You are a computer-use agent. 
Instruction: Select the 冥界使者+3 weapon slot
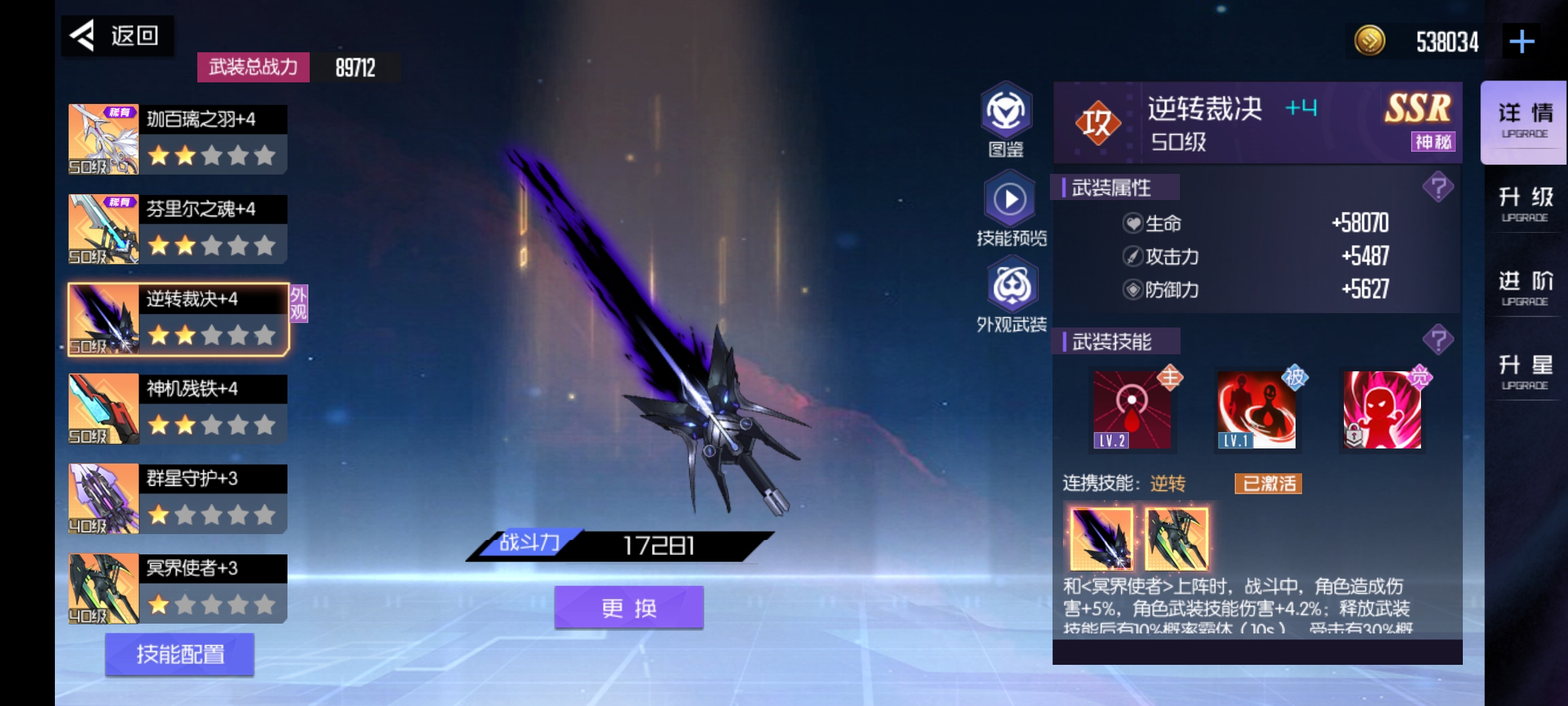tap(178, 589)
